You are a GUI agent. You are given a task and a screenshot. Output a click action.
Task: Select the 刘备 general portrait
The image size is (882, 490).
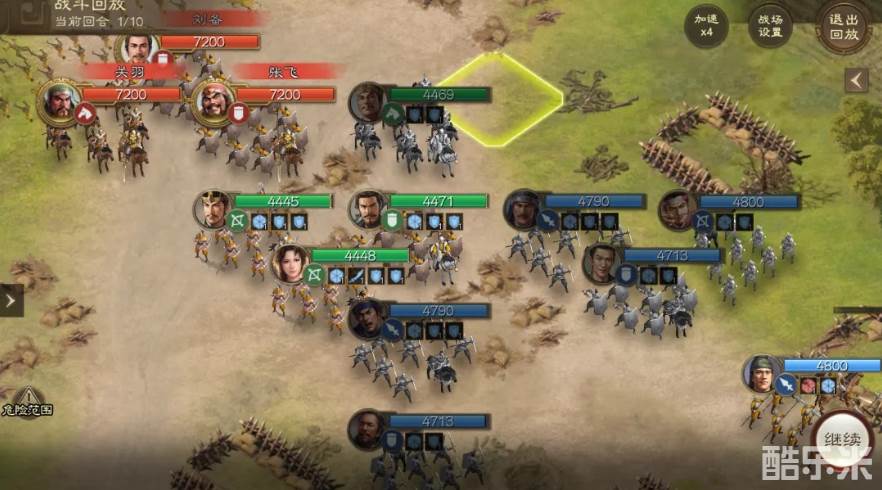[x=138, y=48]
